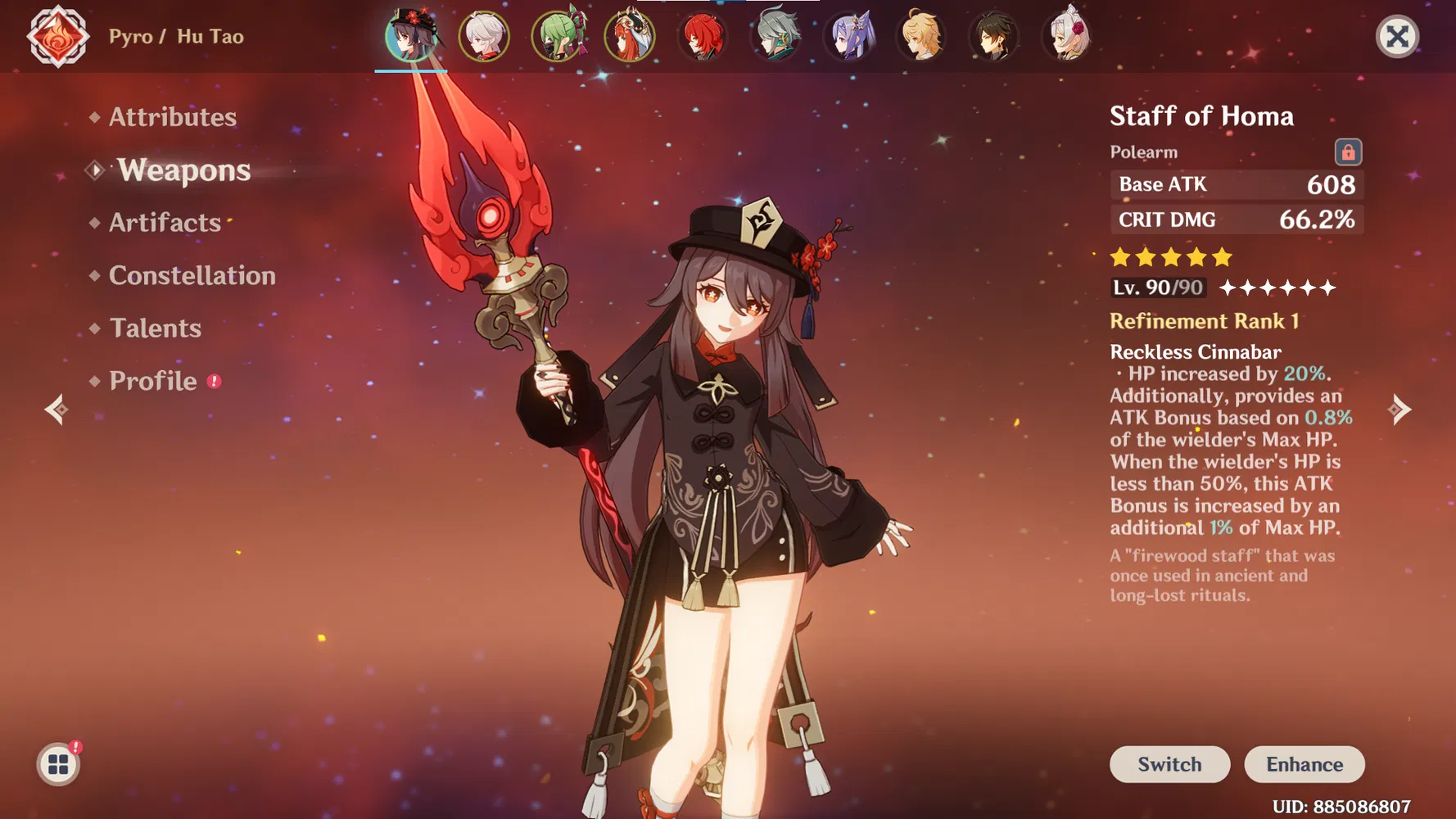
Task: Go to the Artifacts section
Action: tap(165, 223)
